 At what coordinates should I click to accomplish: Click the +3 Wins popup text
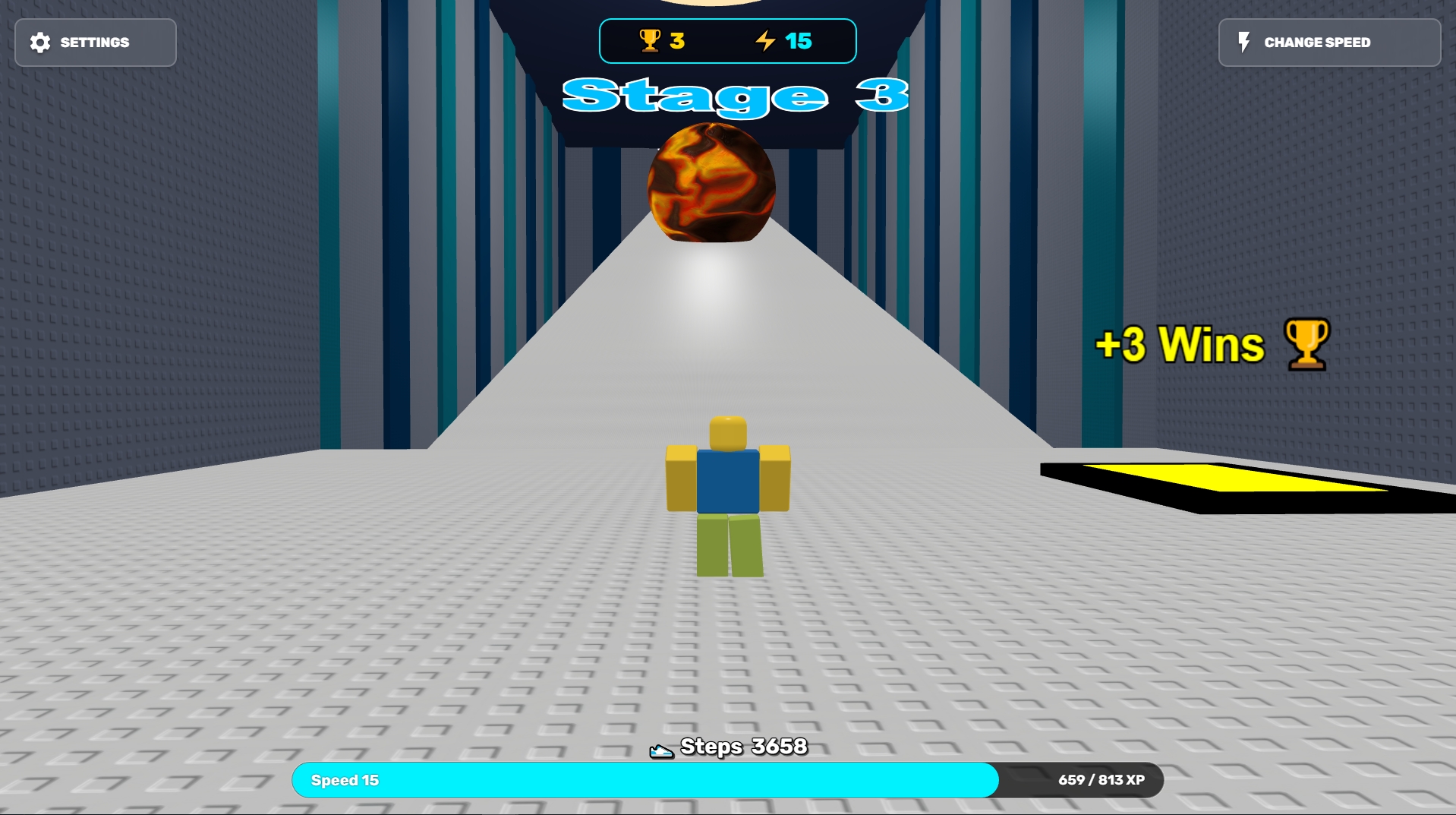pos(1181,343)
